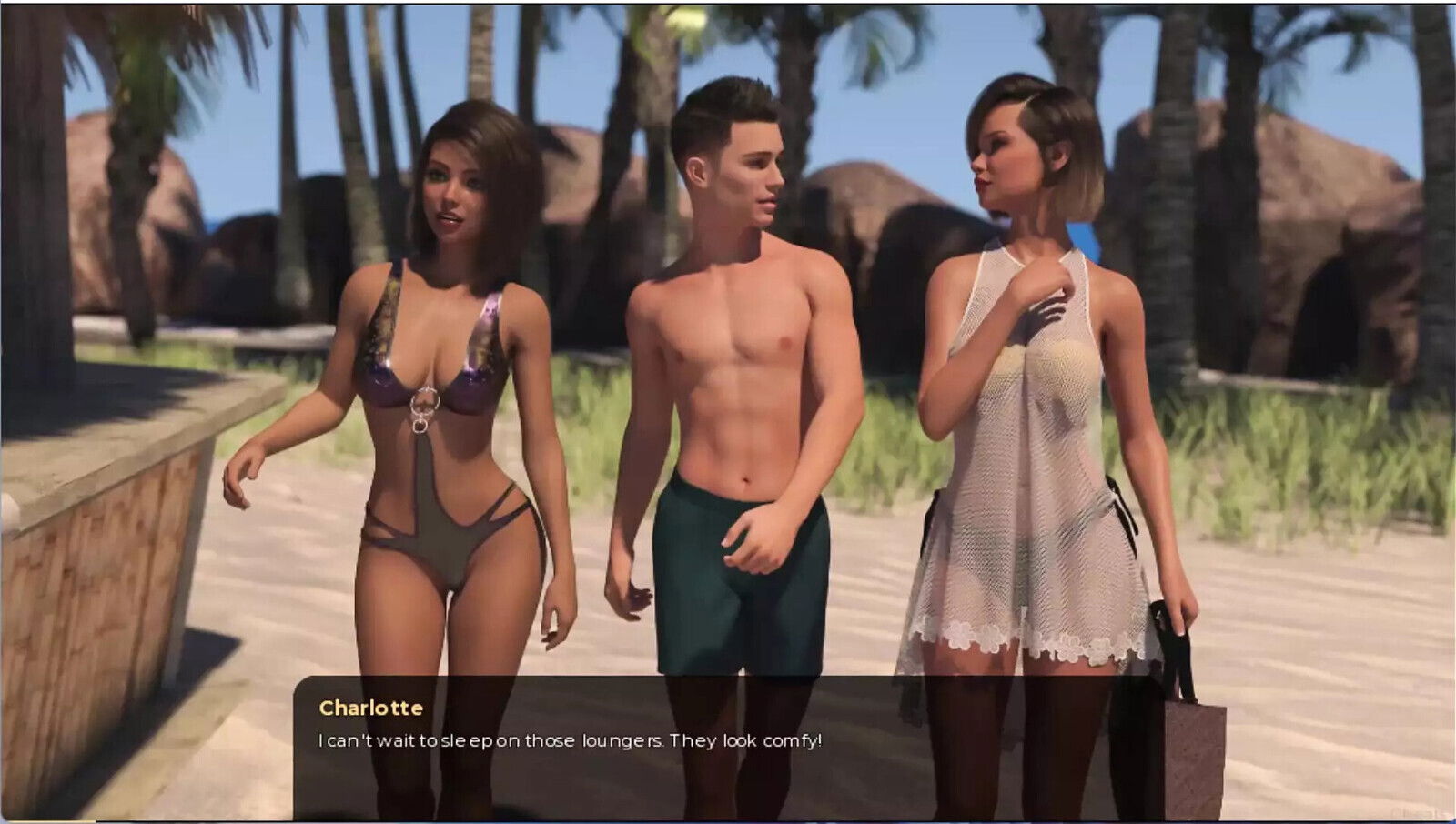Screen dimensions: 1456x824
Task: Click the dialogue line about comfy loungers
Action: click(569, 740)
